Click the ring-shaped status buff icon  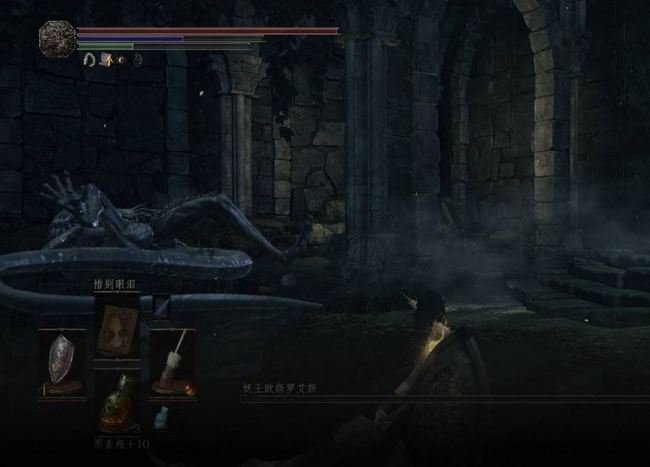click(x=90, y=61)
